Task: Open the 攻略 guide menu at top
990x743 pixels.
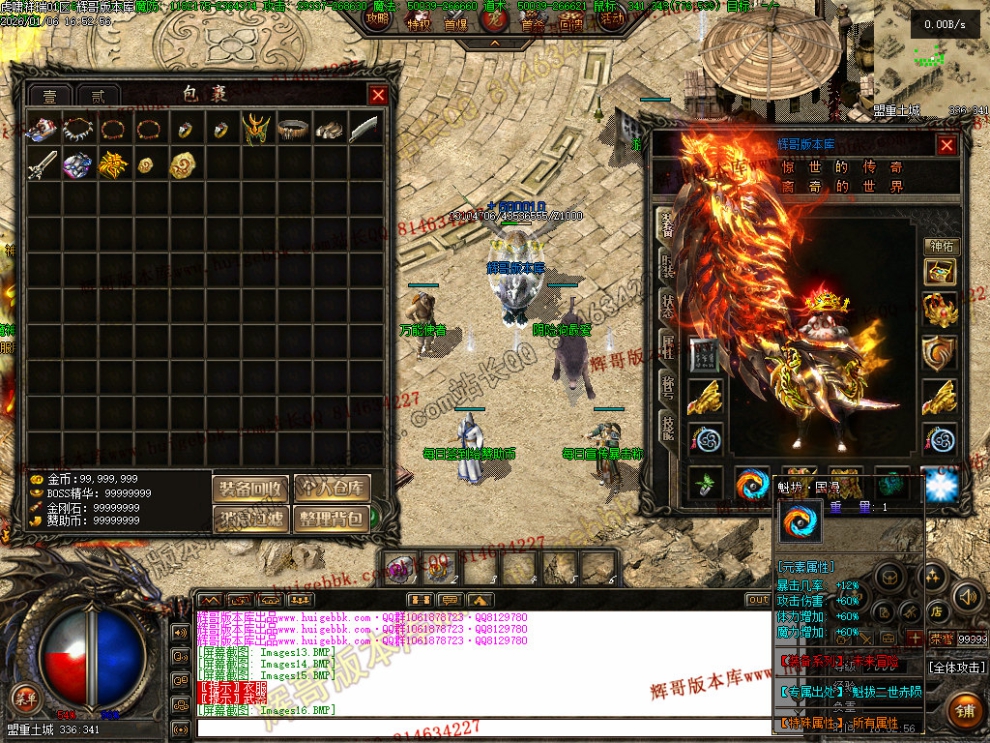Action: 377,17
